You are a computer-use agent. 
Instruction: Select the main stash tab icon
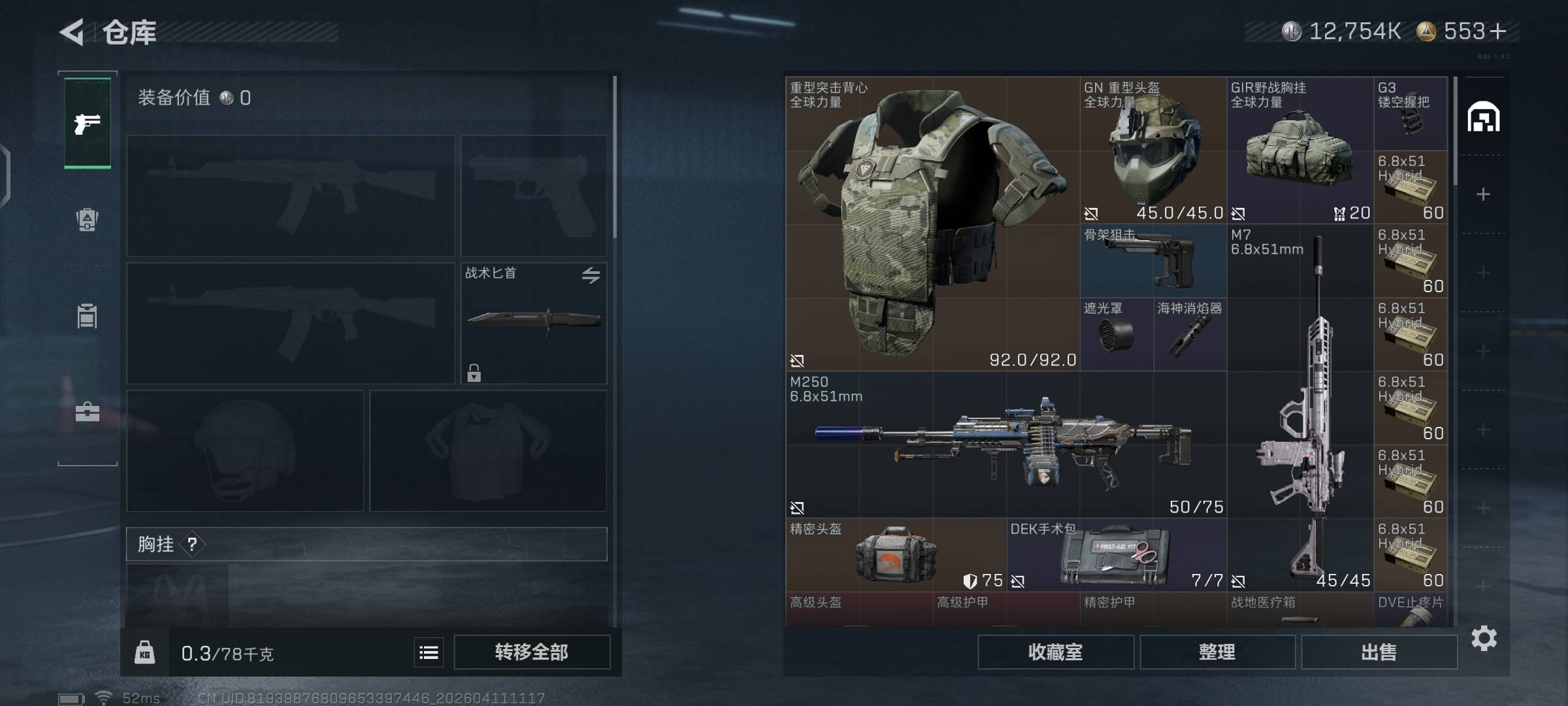[x=1483, y=117]
